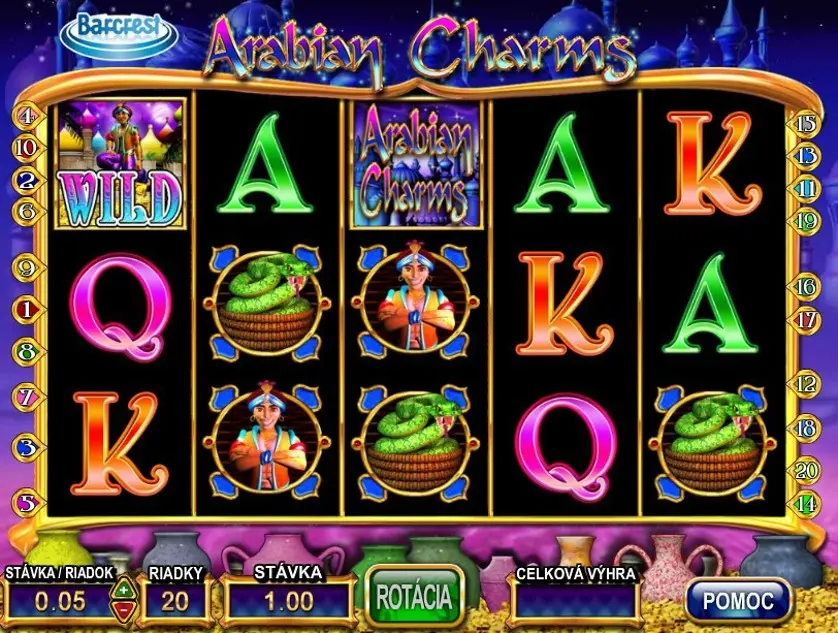
Task: Increase stake per line with the plus button
Action: point(122,589)
